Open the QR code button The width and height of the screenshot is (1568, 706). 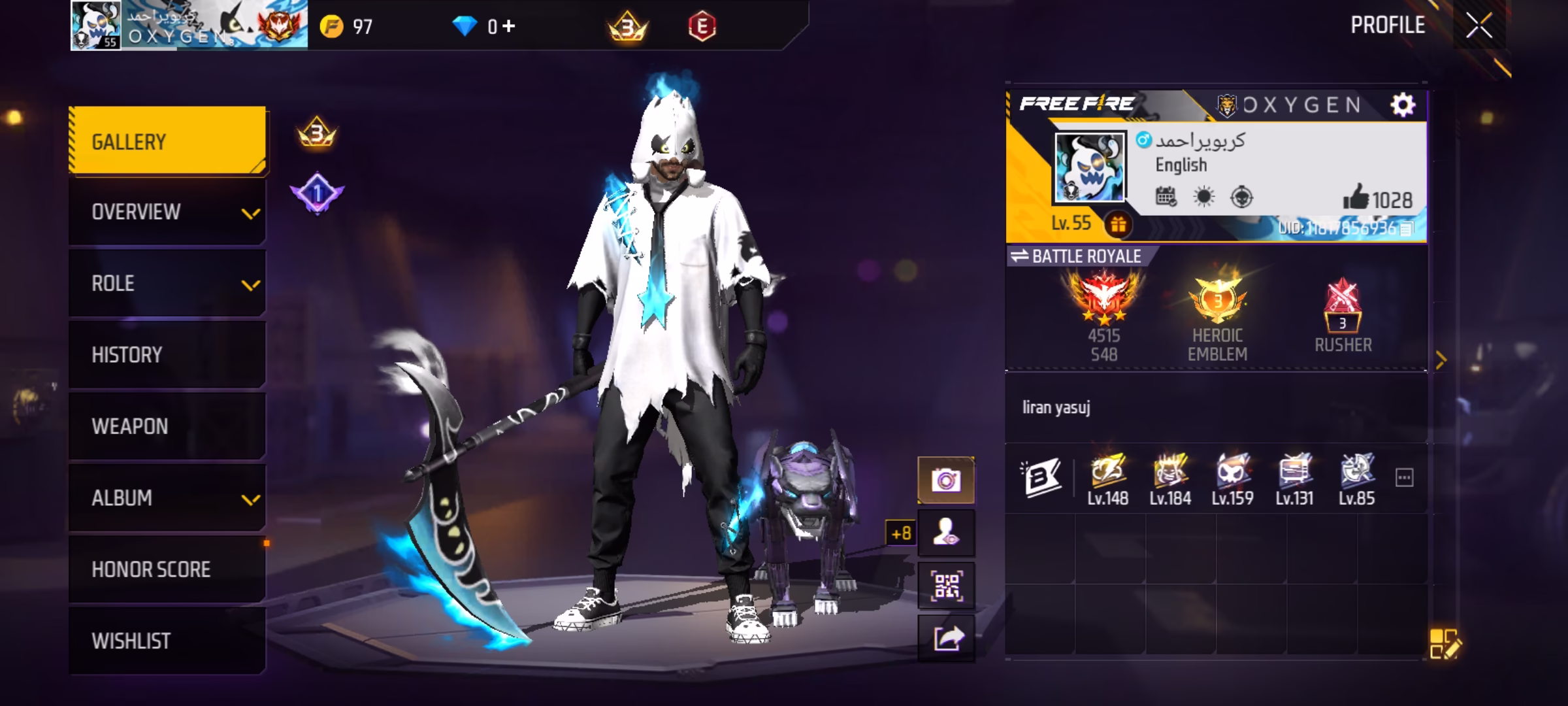[x=946, y=586]
